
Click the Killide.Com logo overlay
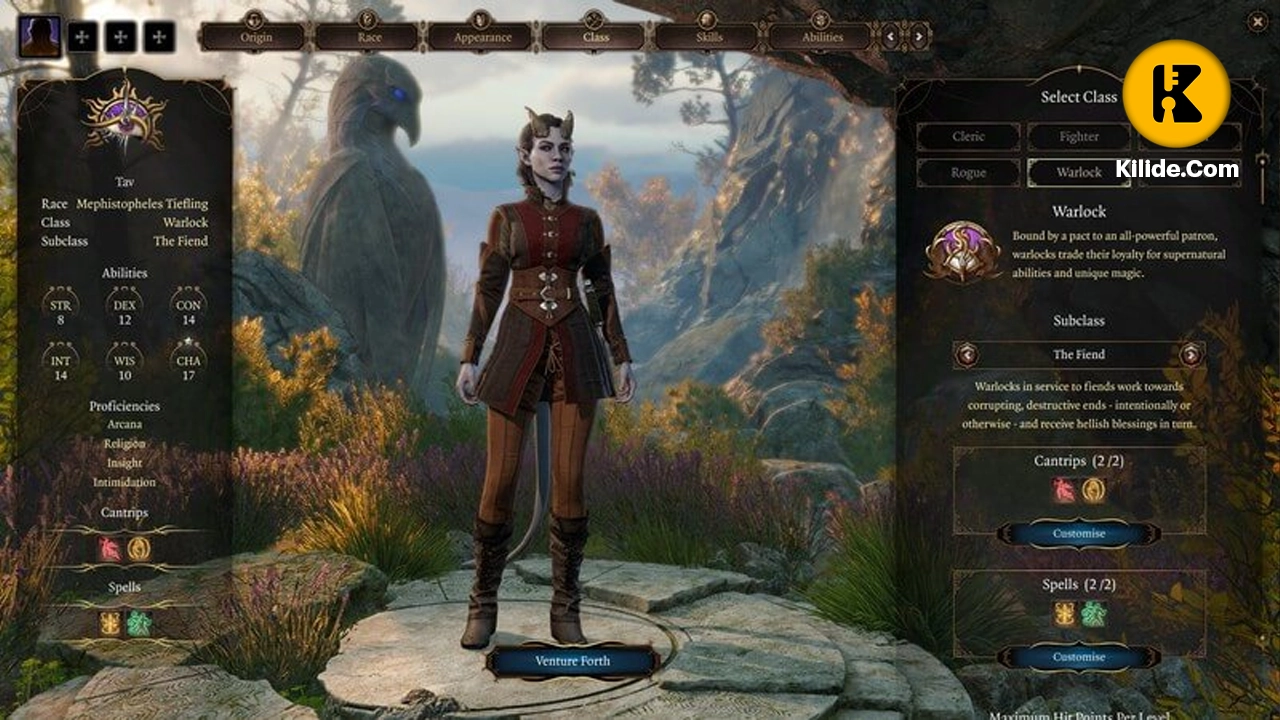[1178, 93]
